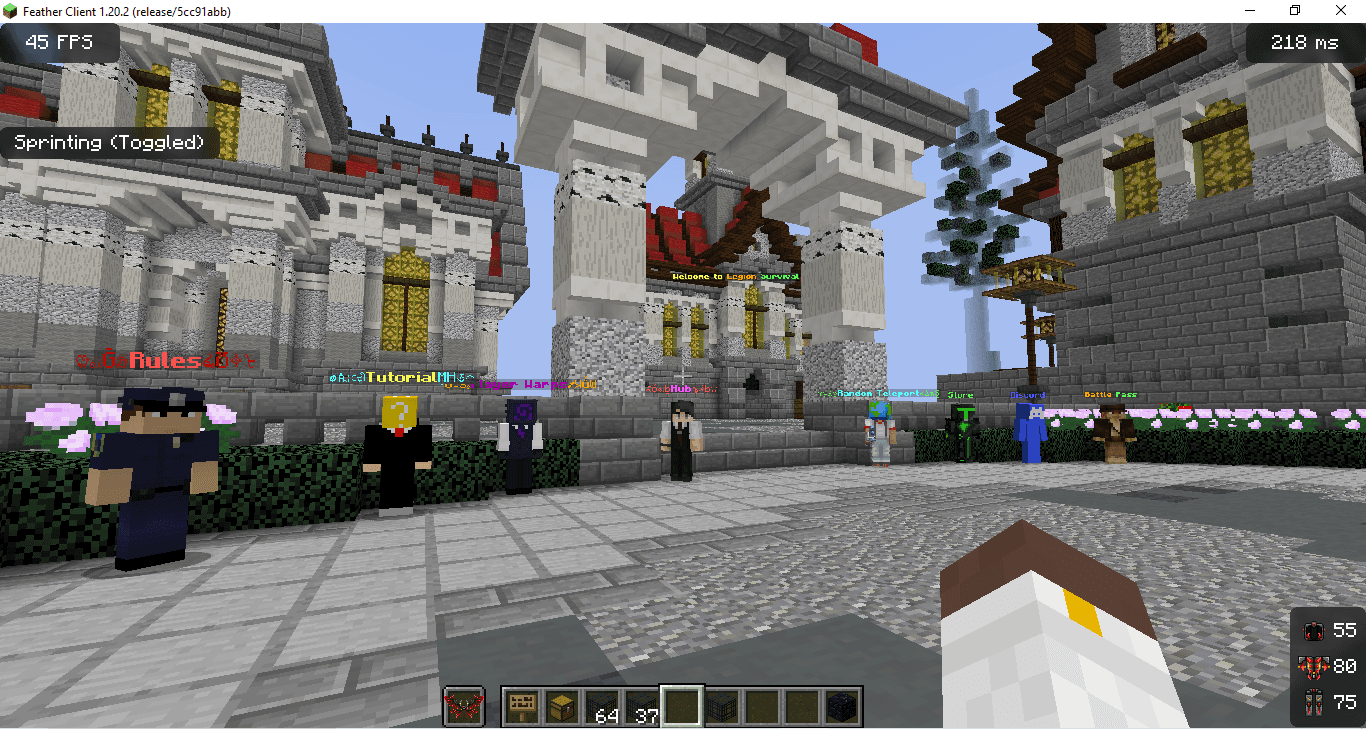Click the 218 ms ping indicator
Image resolution: width=1366 pixels, height=729 pixels.
pyautogui.click(x=1305, y=42)
